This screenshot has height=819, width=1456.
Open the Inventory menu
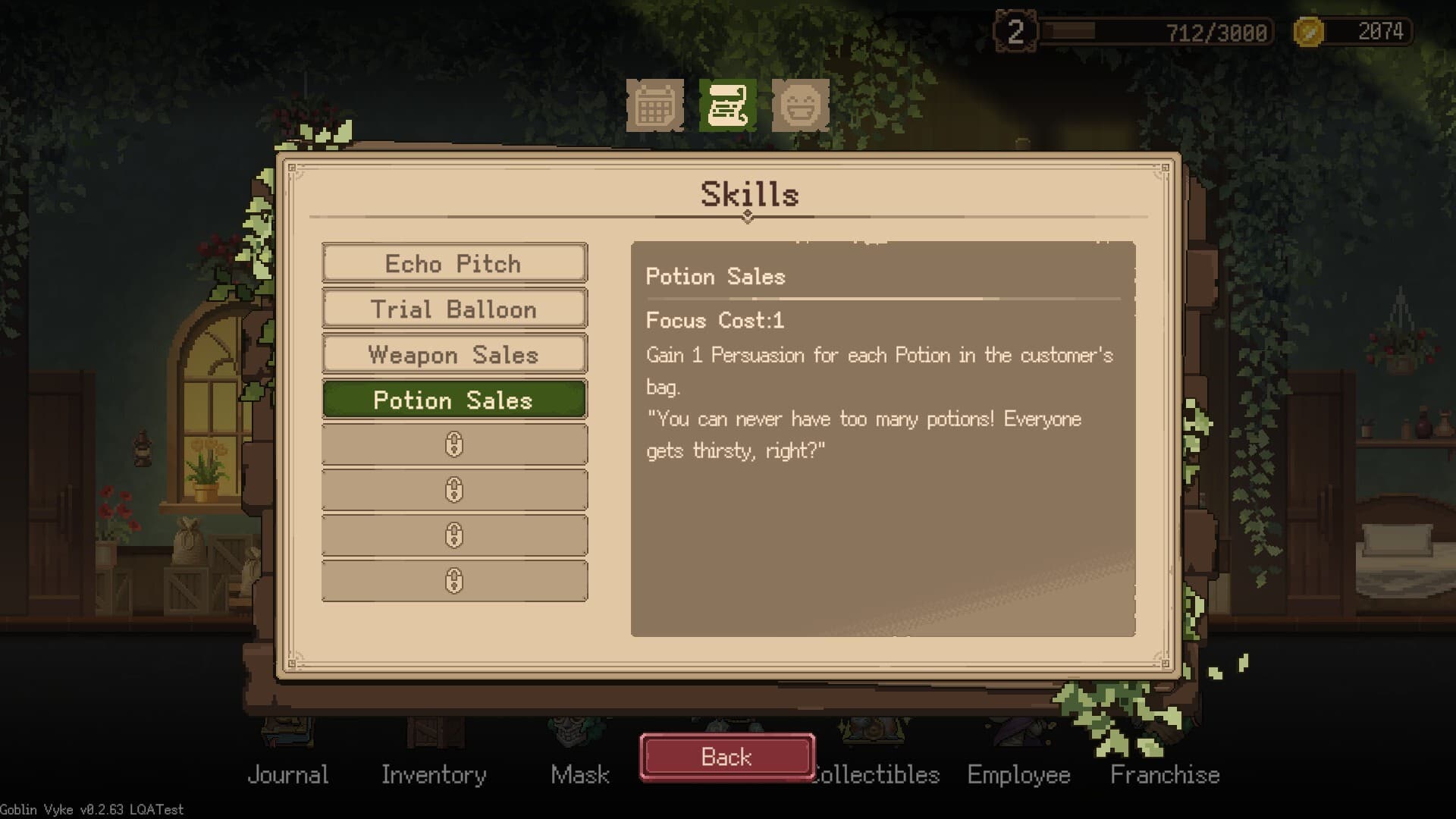click(x=435, y=775)
